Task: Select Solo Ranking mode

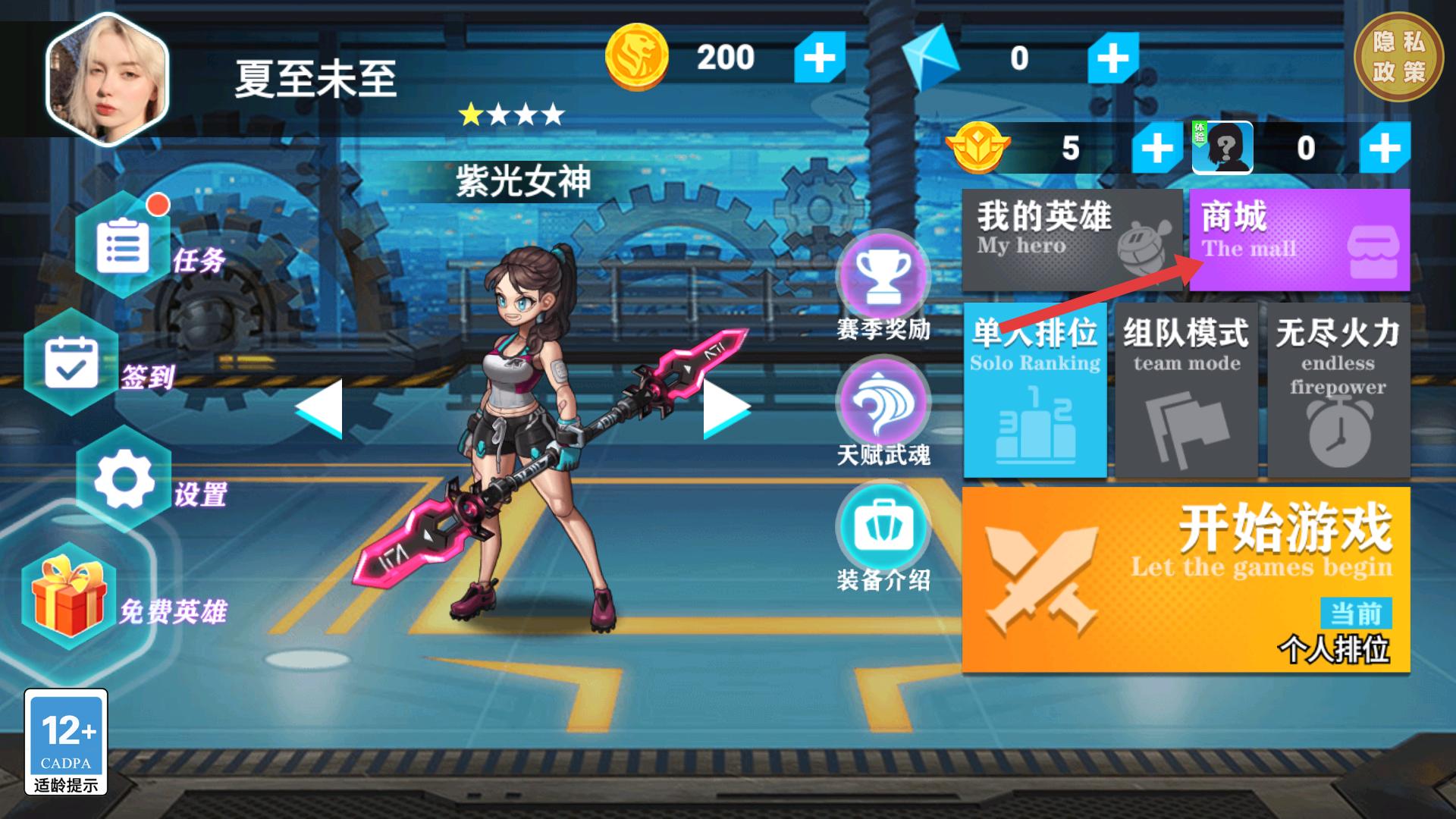Action: (x=1035, y=390)
